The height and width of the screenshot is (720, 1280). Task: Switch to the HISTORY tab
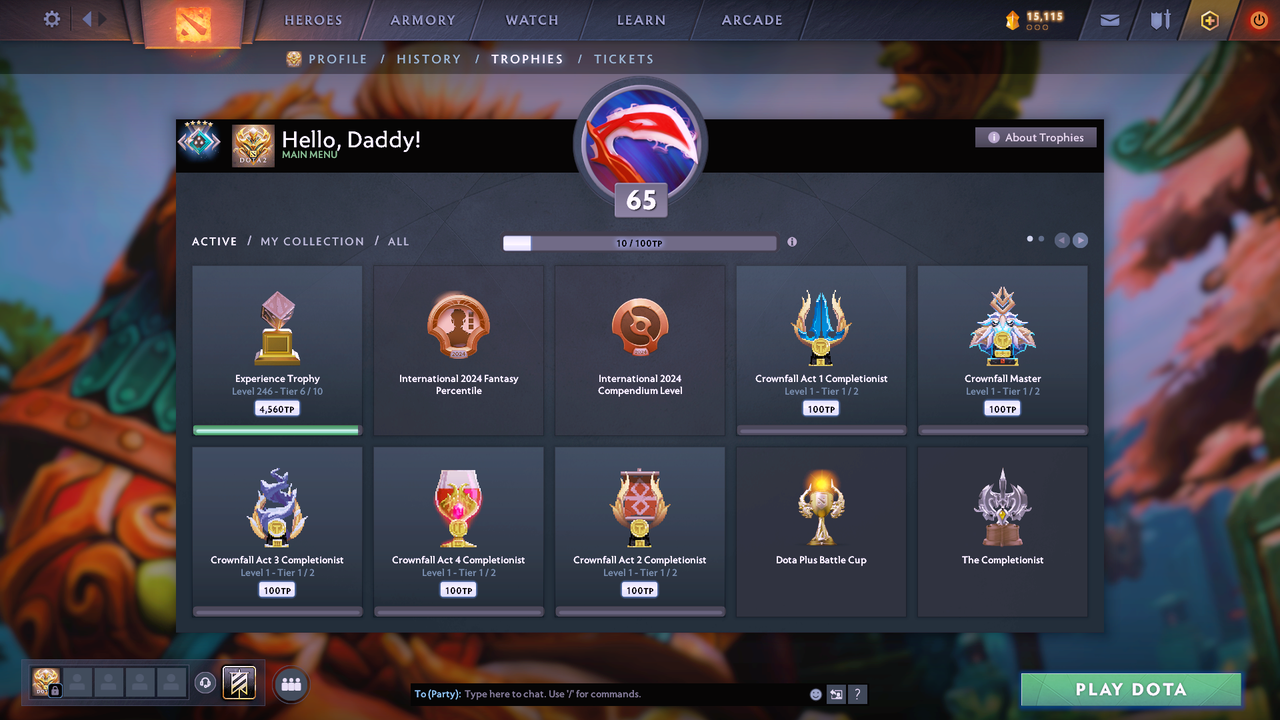pos(429,59)
